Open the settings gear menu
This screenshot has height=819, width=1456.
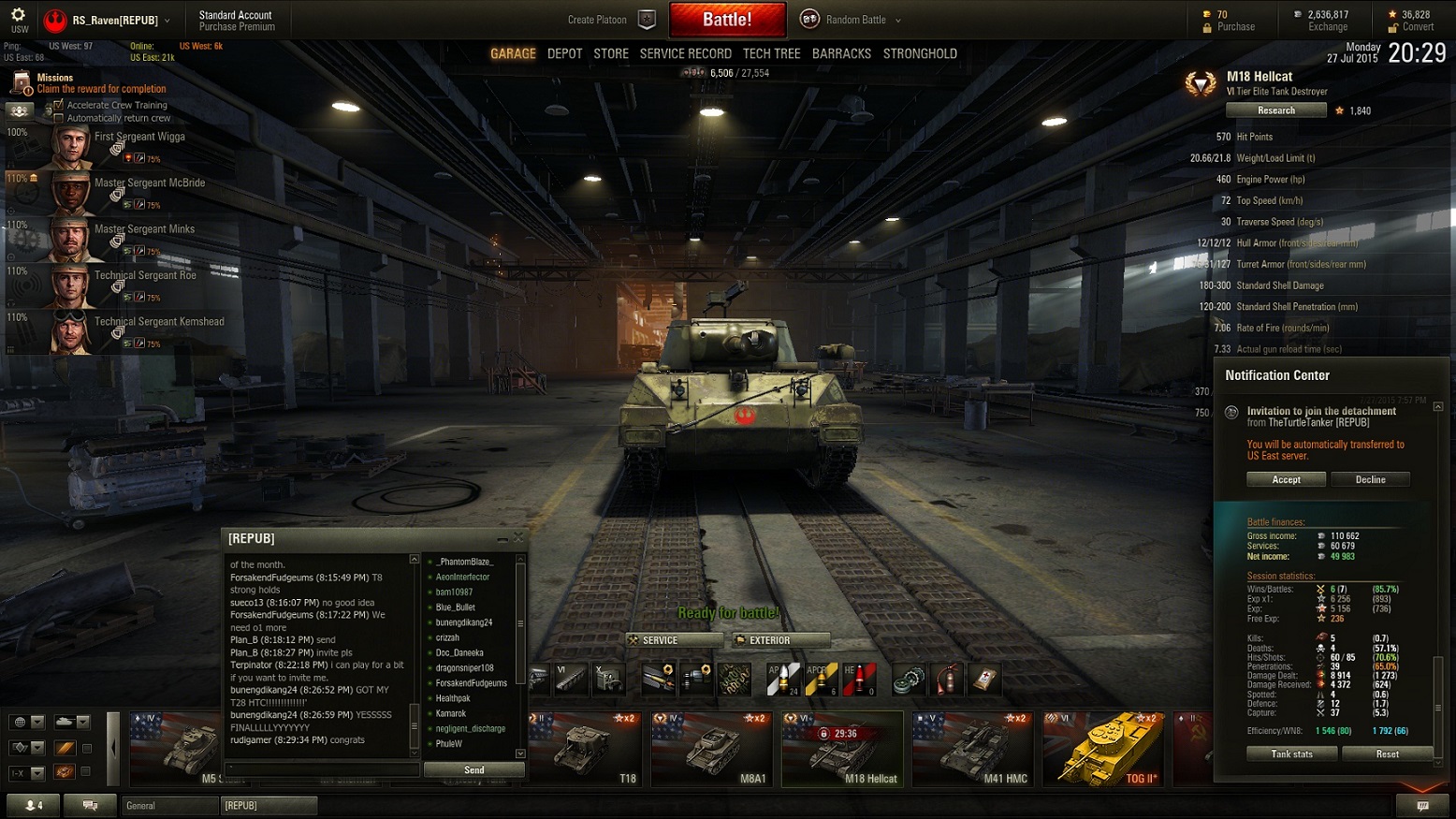[x=18, y=15]
